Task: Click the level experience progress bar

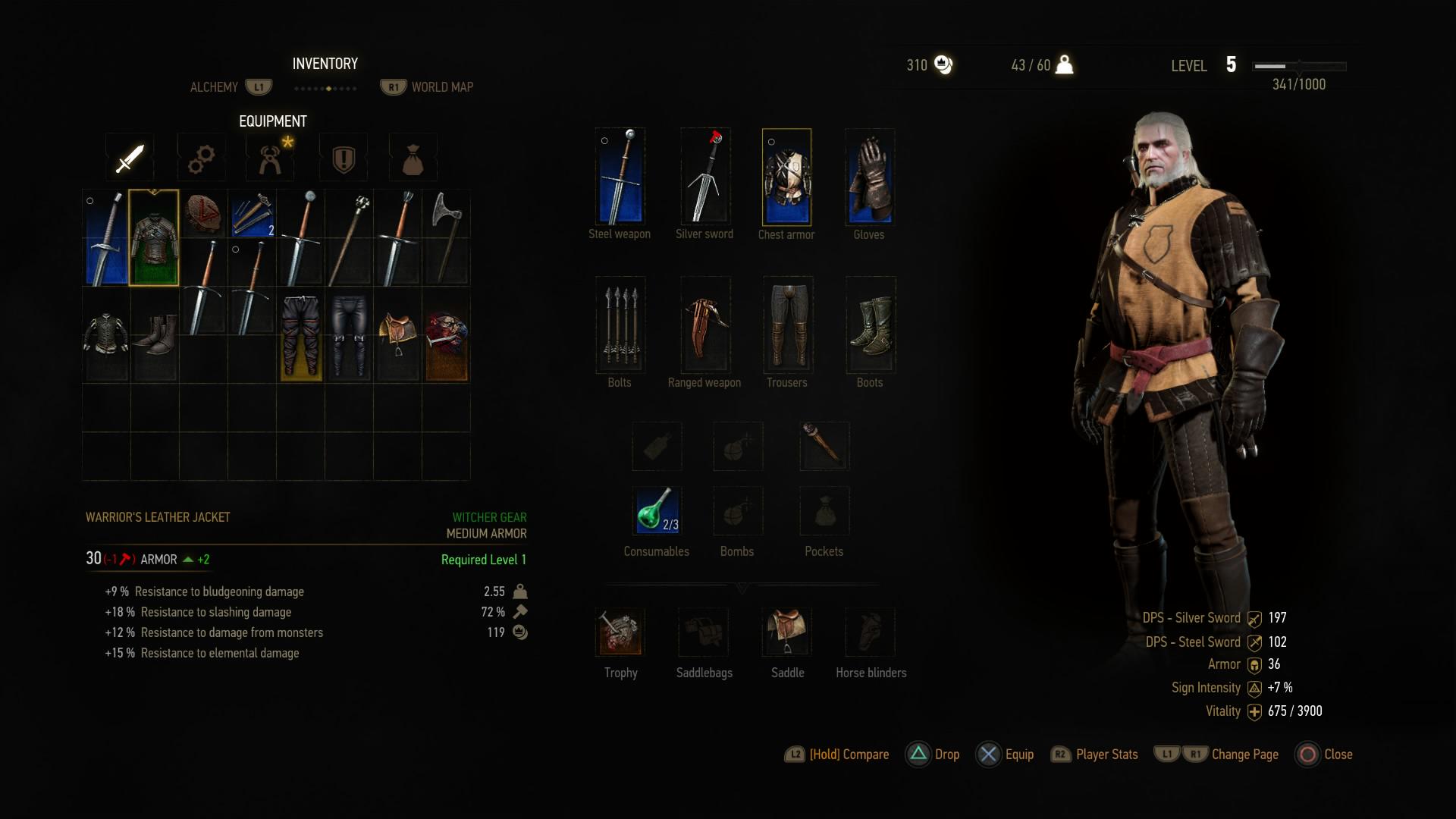Action: [1298, 66]
